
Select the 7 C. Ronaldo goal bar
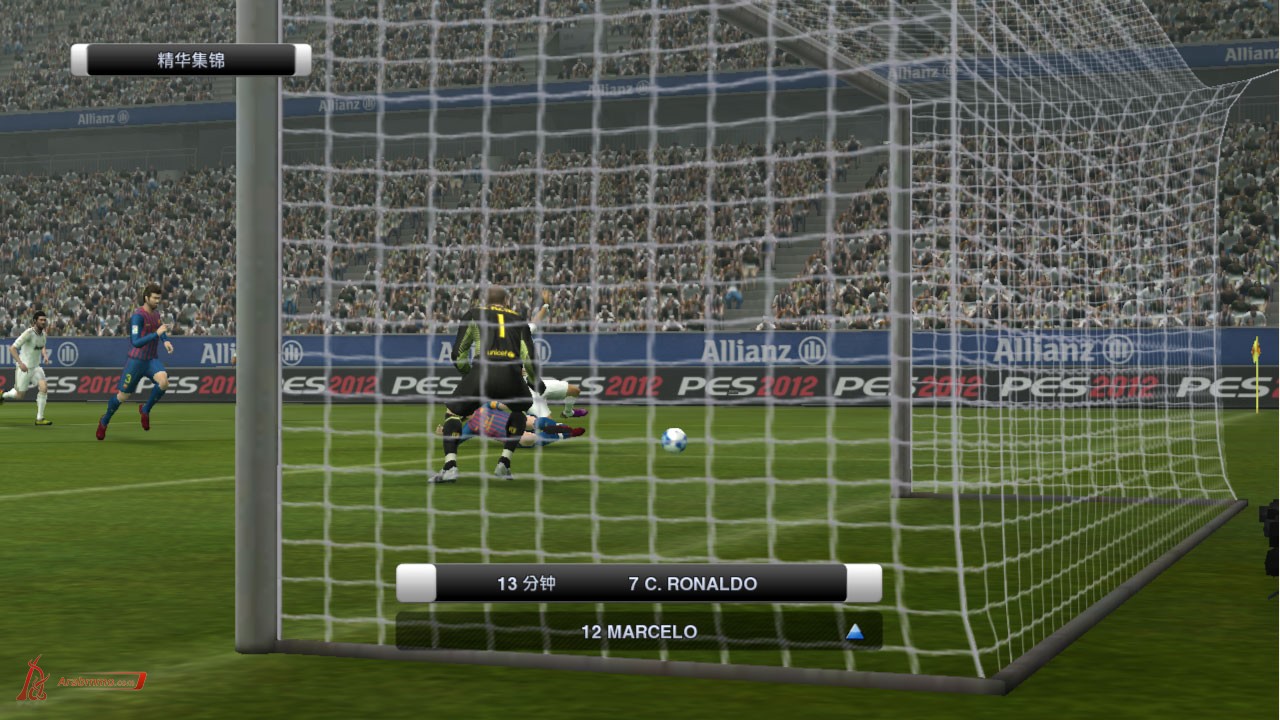[x=640, y=584]
